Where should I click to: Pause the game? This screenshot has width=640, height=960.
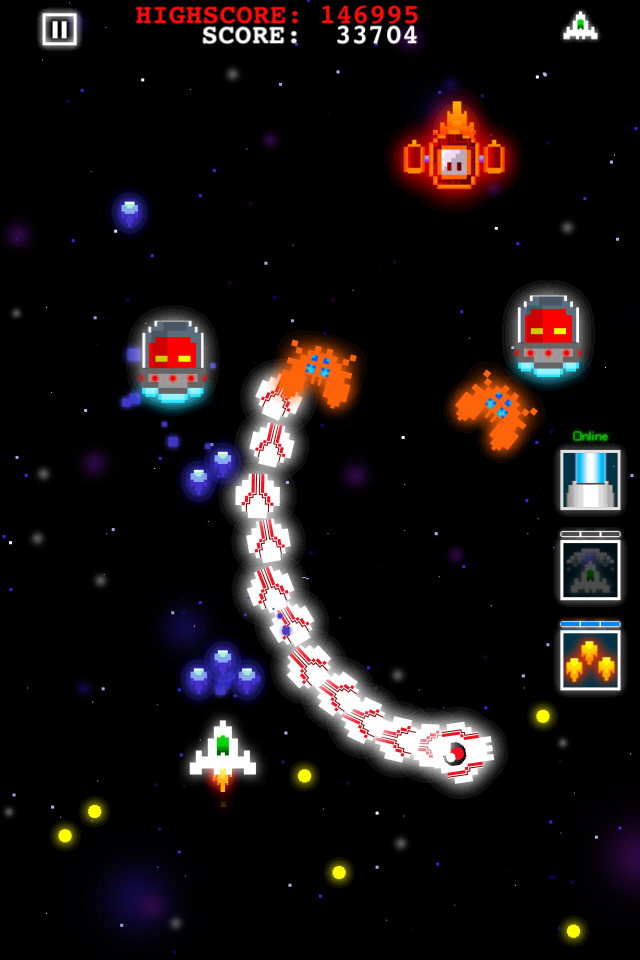coord(59,29)
